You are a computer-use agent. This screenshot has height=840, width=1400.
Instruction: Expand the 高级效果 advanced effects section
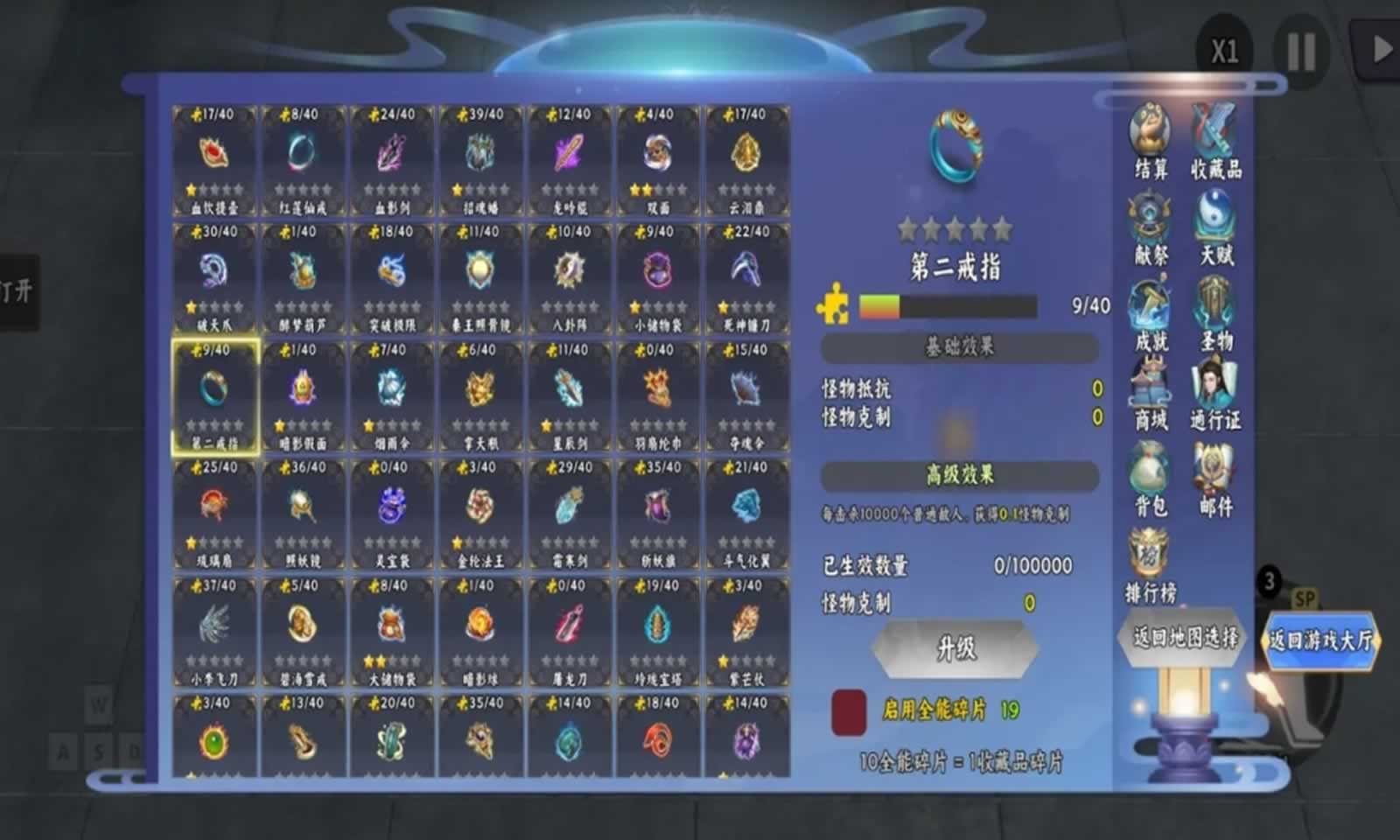pos(958,475)
